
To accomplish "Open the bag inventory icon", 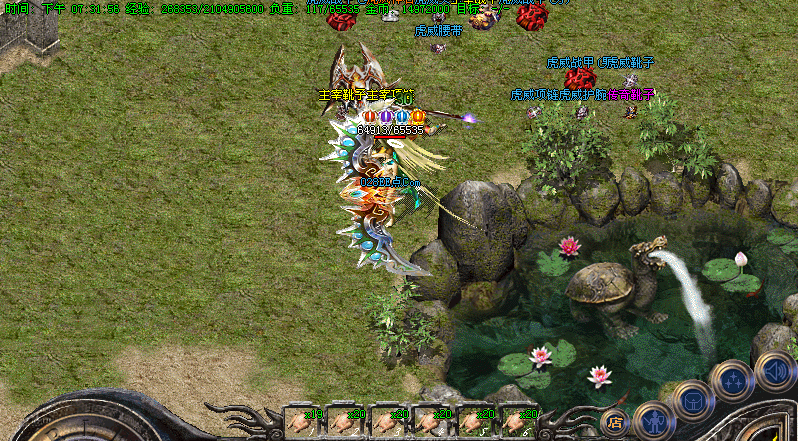I will click(x=692, y=402).
